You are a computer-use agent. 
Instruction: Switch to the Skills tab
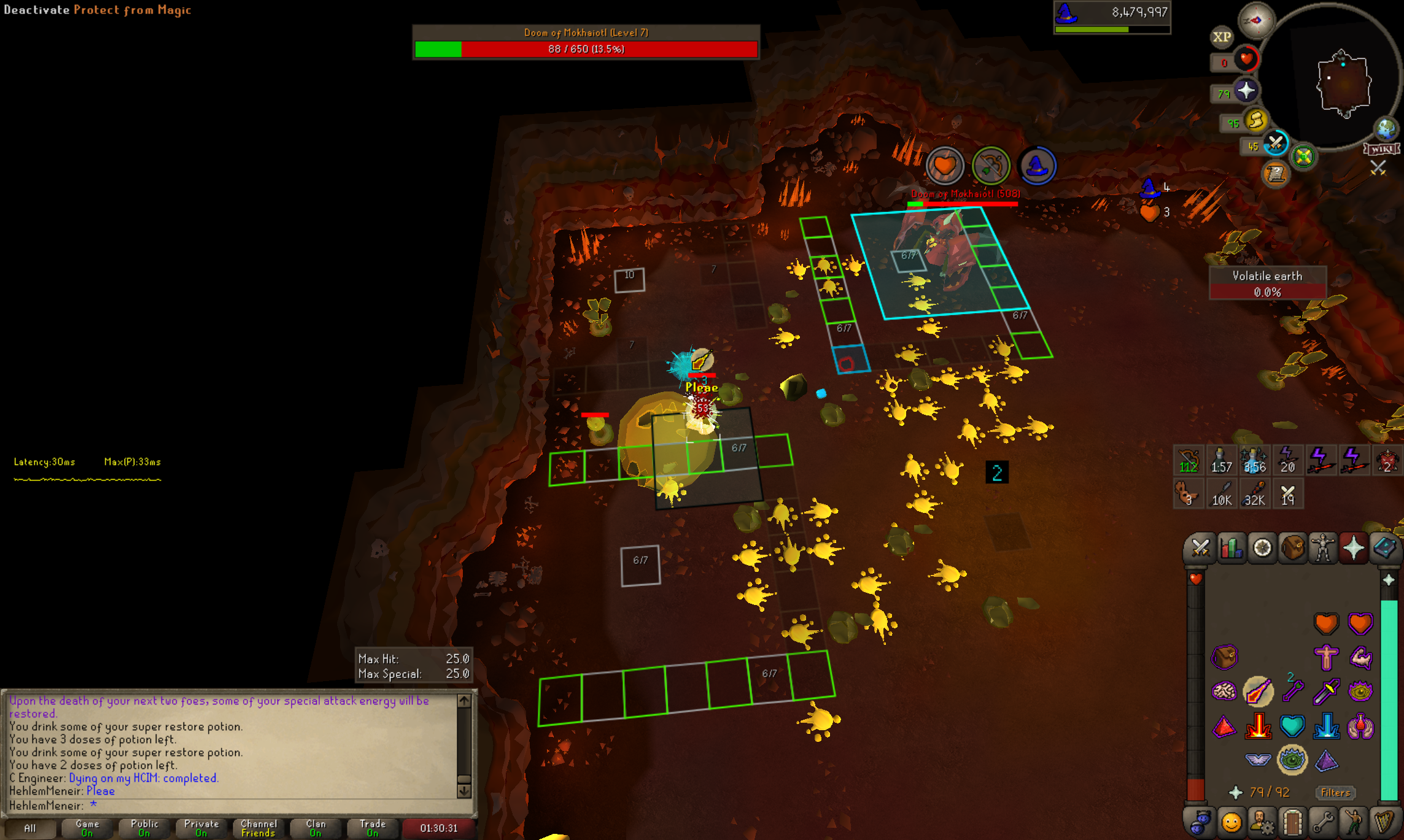1231,549
